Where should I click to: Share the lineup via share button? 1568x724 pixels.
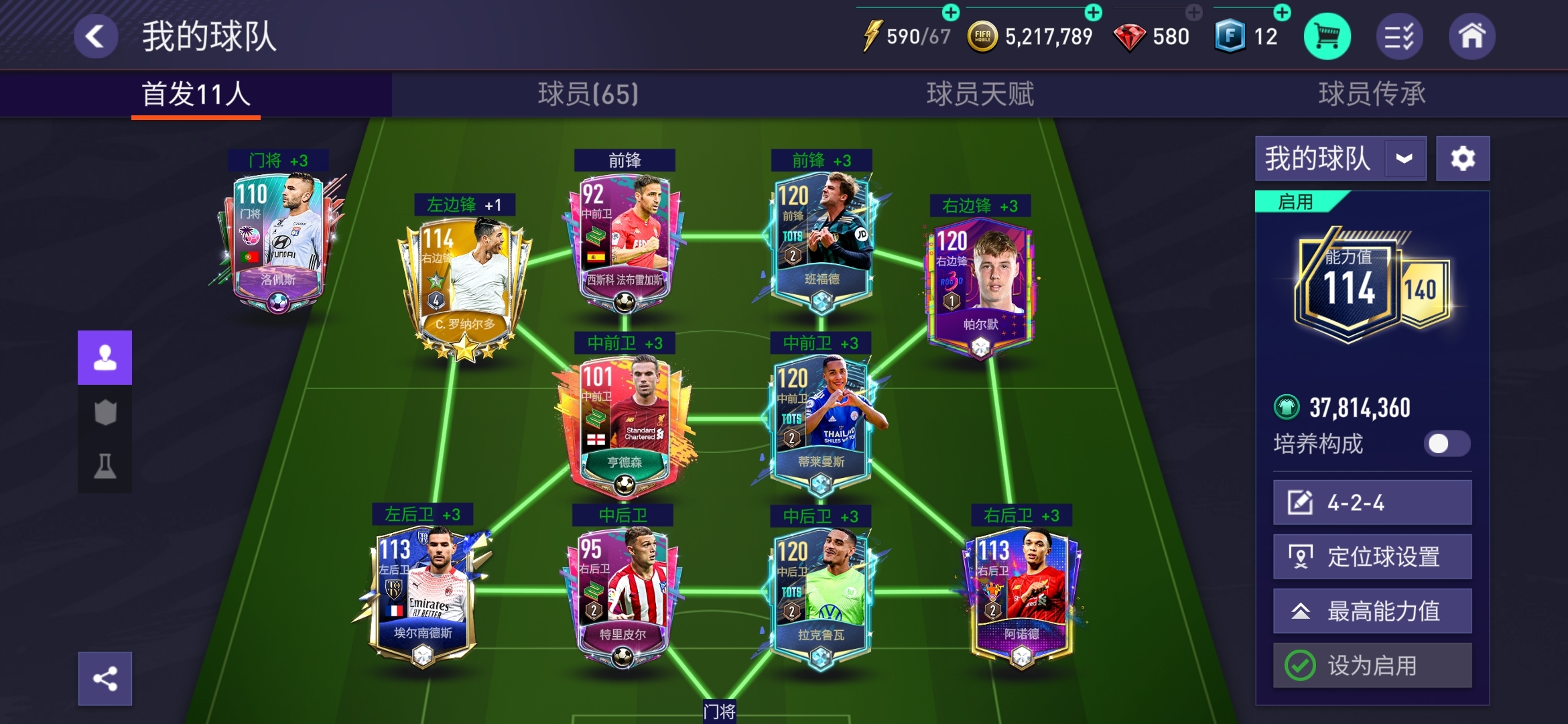click(x=105, y=679)
